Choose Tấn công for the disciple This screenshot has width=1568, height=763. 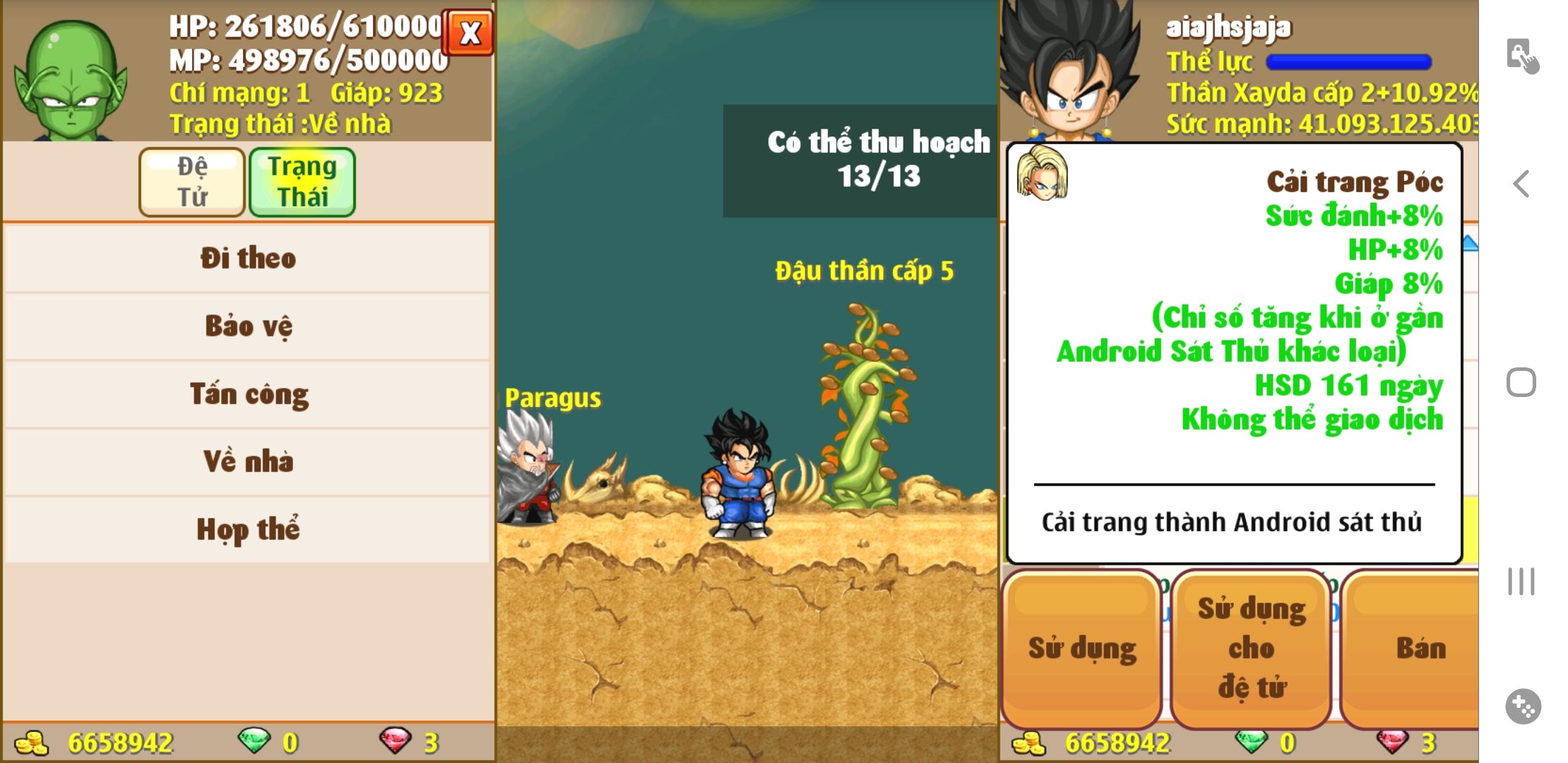click(x=247, y=394)
